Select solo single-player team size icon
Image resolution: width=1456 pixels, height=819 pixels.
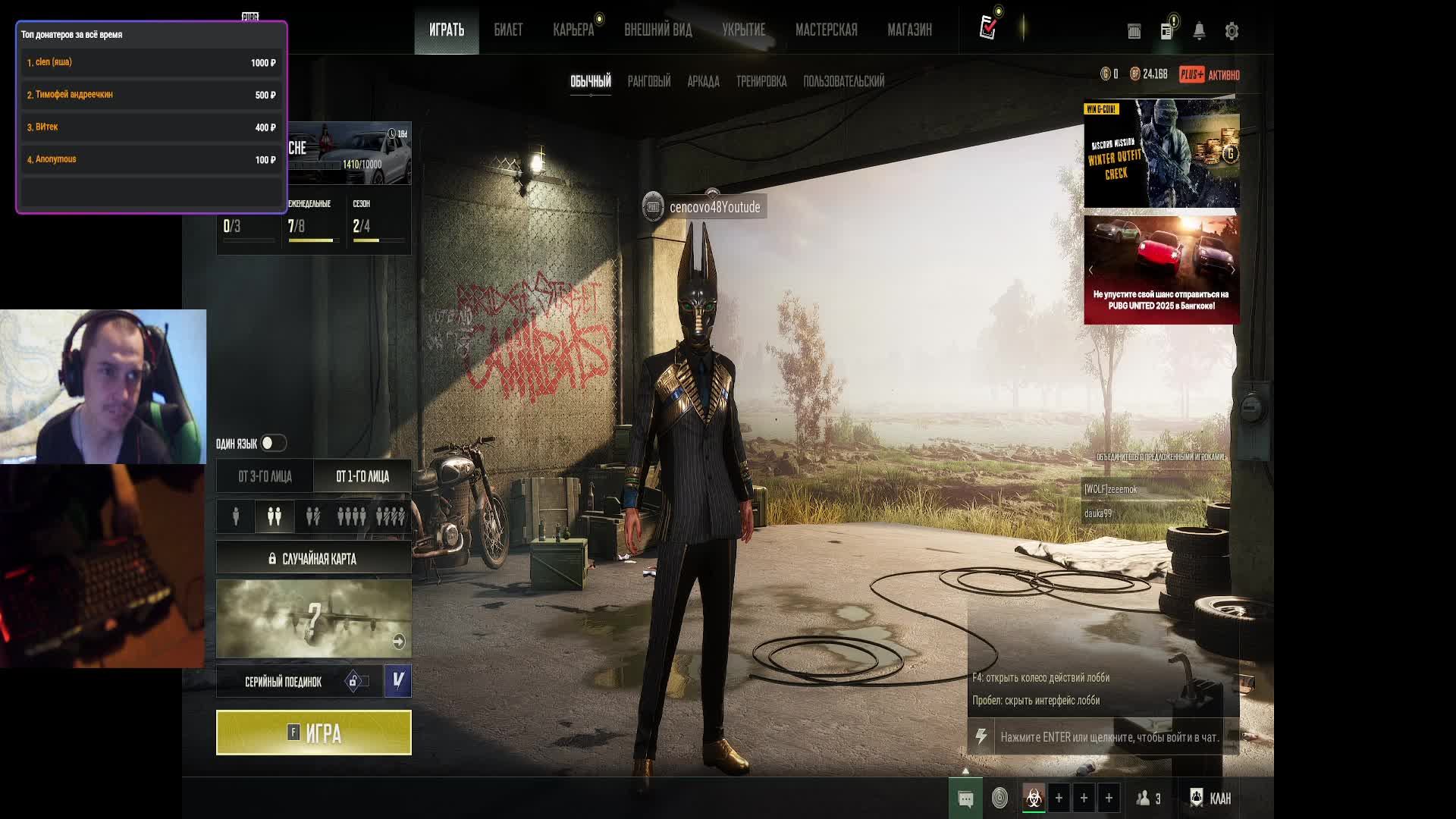point(236,516)
